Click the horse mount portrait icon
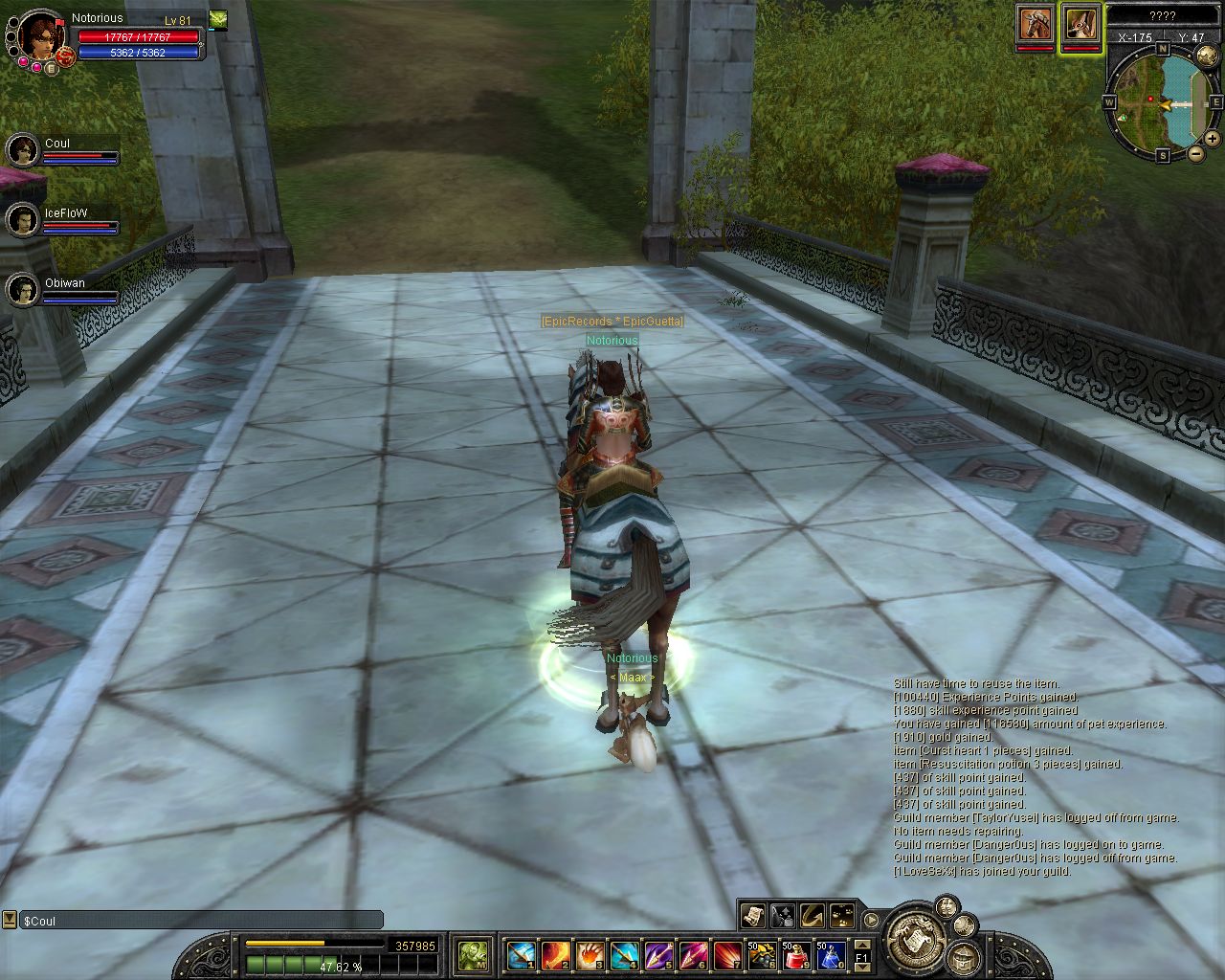Image resolution: width=1225 pixels, height=980 pixels. tap(1035, 24)
